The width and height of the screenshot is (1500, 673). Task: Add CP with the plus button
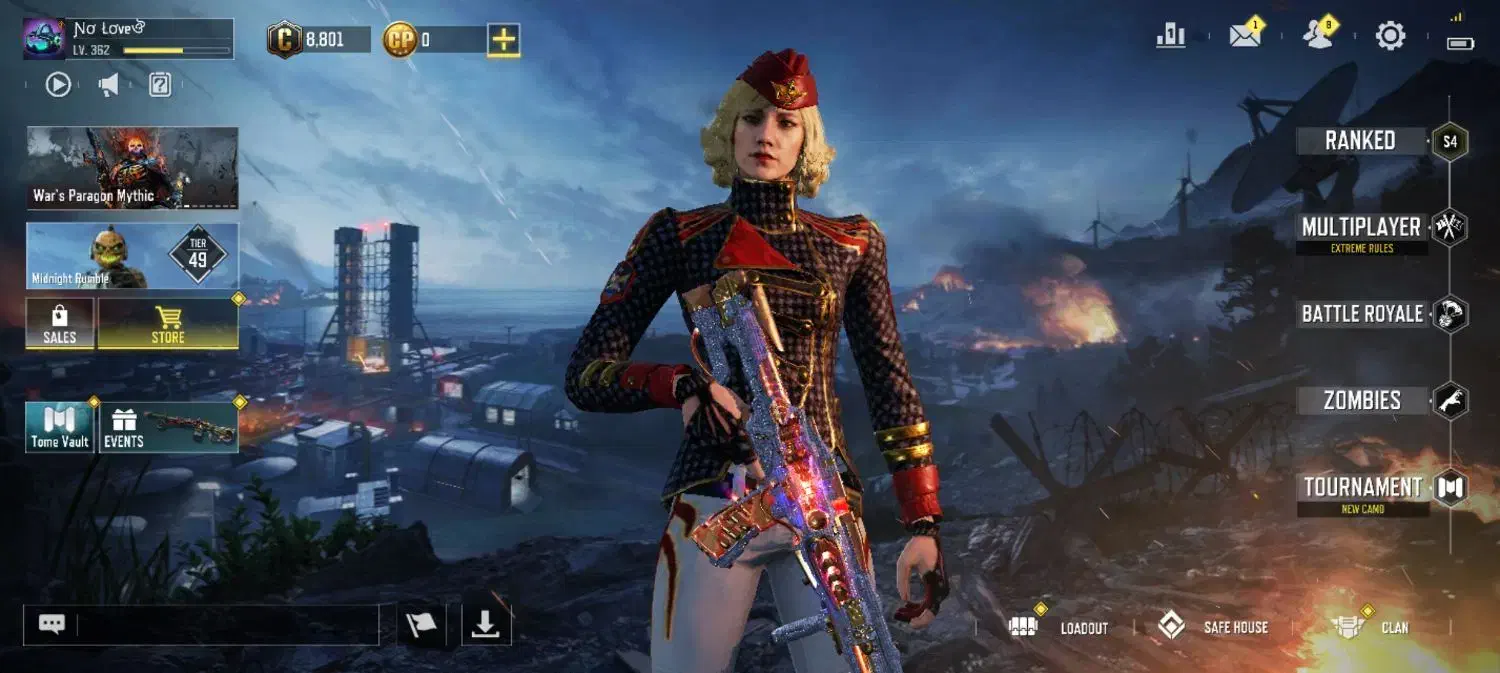pyautogui.click(x=504, y=40)
